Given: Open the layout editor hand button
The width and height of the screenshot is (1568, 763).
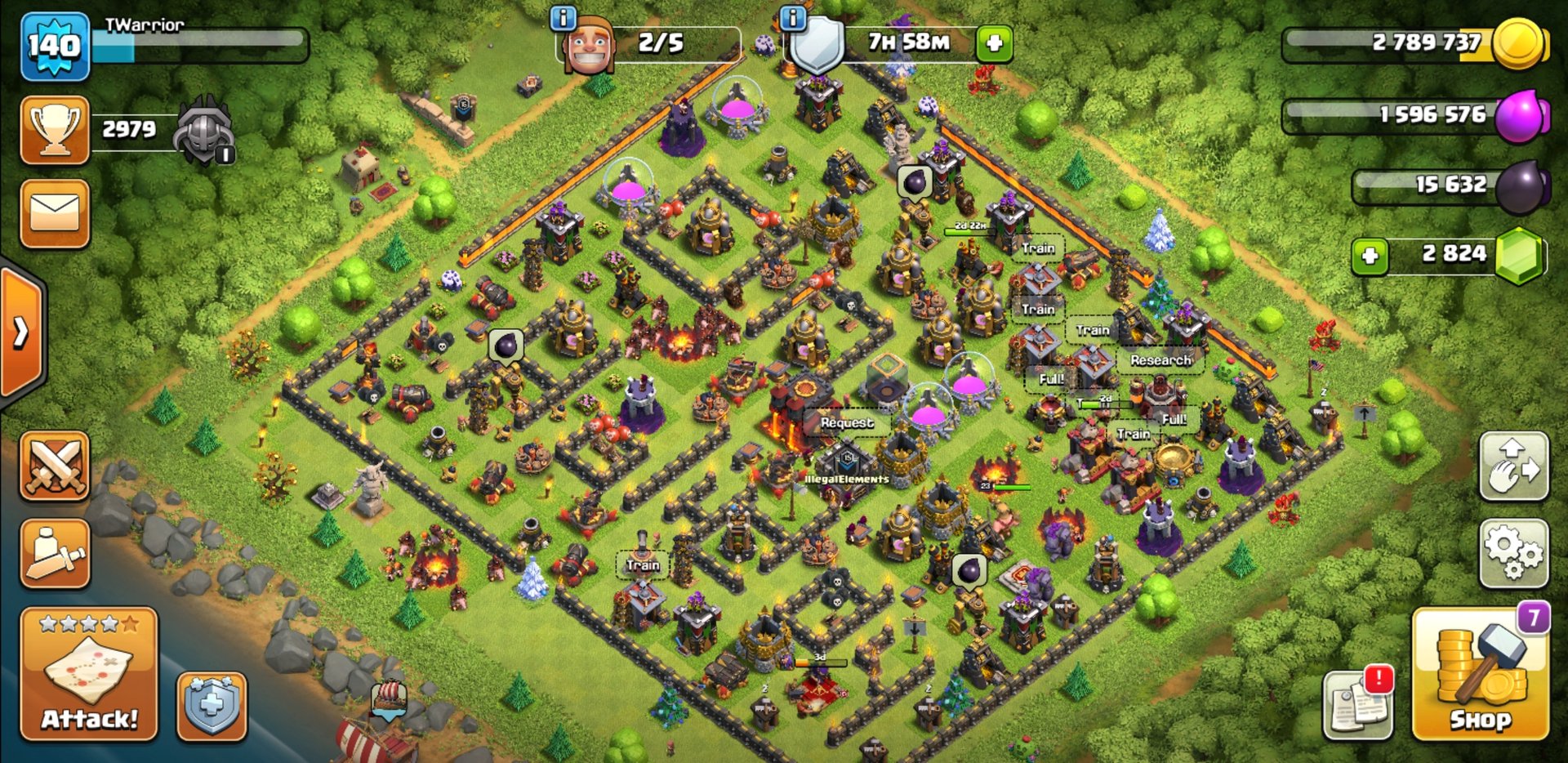Looking at the screenshot, I should [x=1513, y=466].
